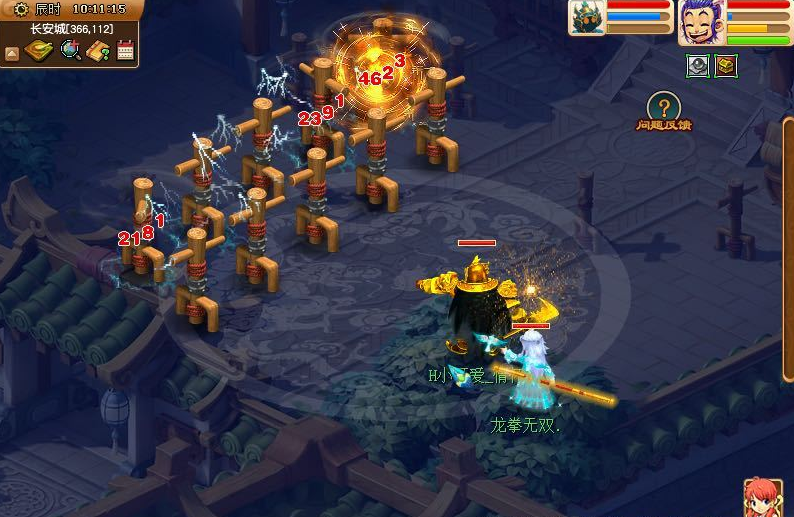
Task: Open the world map magnifier icon
Action: pos(70,50)
